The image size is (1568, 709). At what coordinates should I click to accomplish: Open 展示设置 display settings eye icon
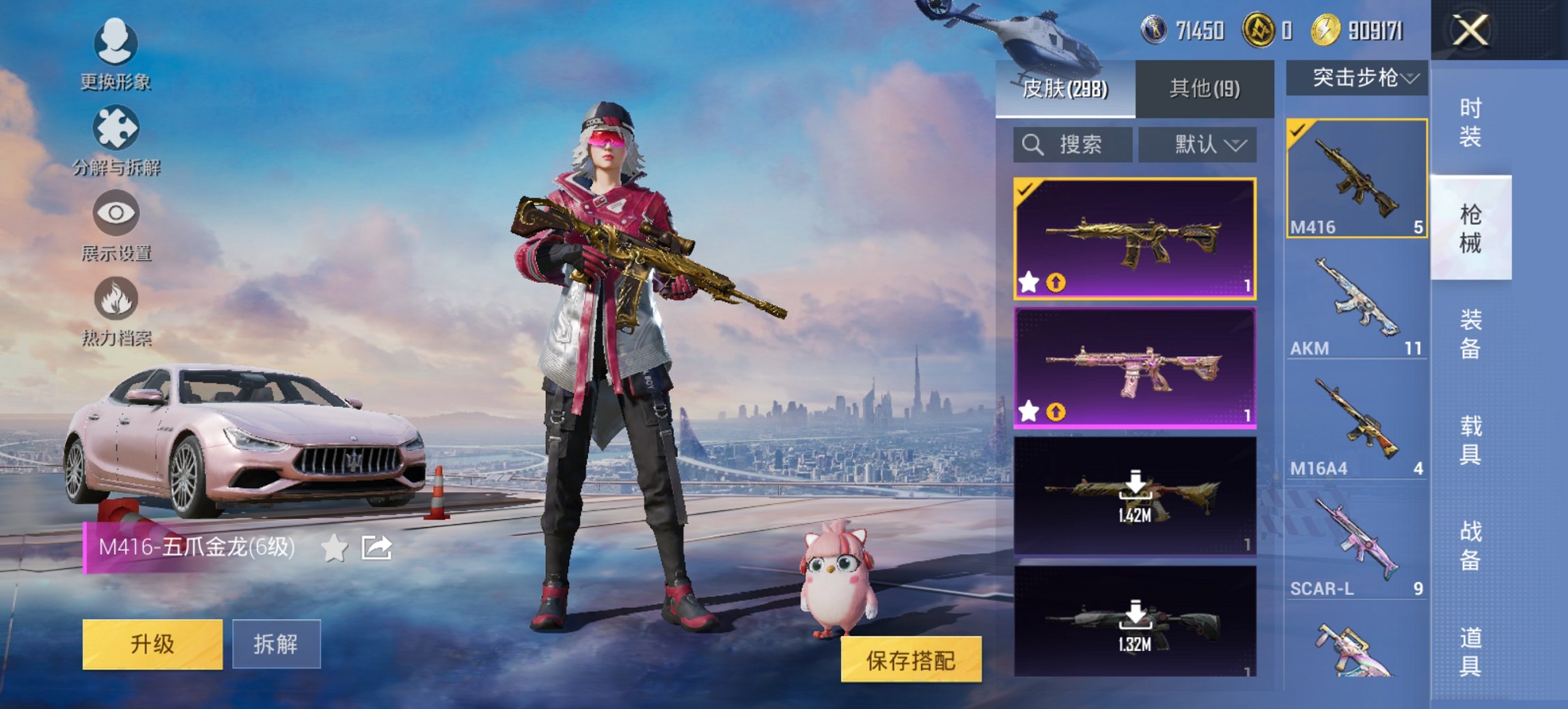click(116, 213)
